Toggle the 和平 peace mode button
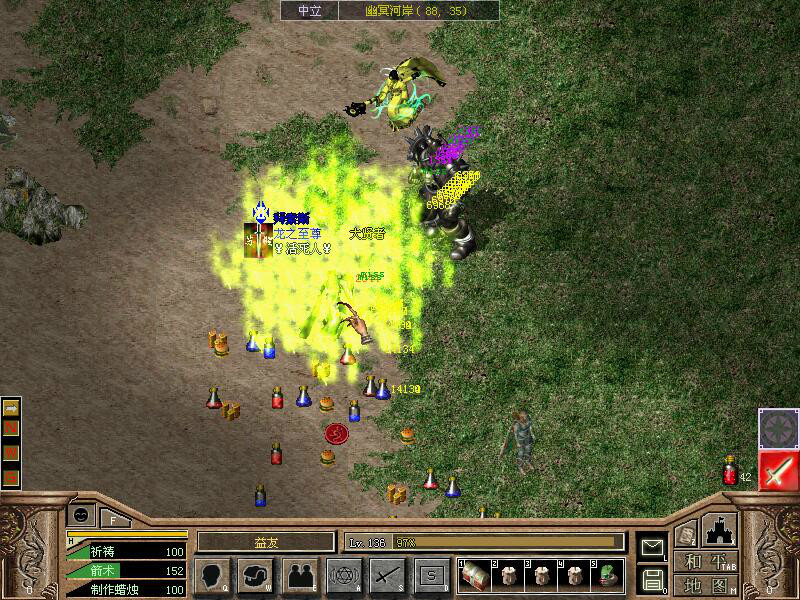 pyautogui.click(x=706, y=562)
